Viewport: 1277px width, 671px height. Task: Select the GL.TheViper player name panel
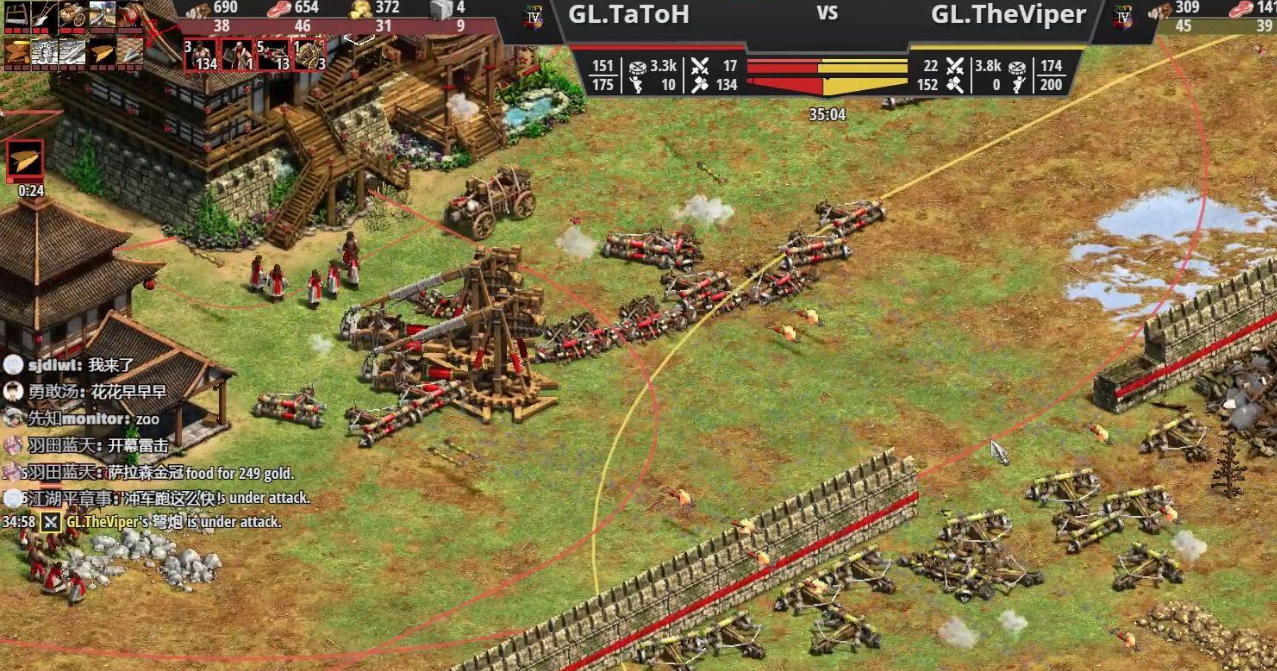click(x=1008, y=15)
